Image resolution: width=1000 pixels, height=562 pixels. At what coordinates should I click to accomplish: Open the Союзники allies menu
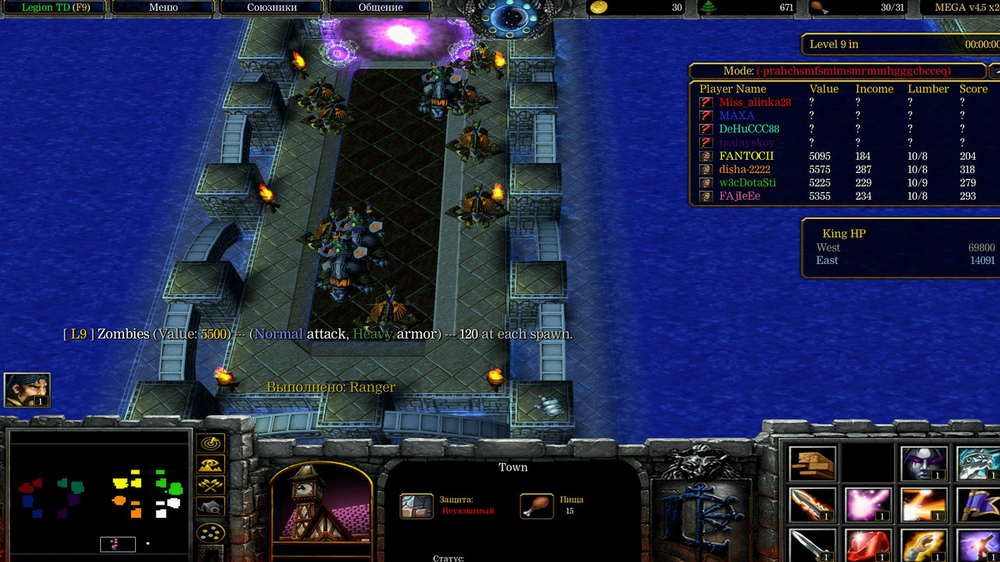coord(272,7)
